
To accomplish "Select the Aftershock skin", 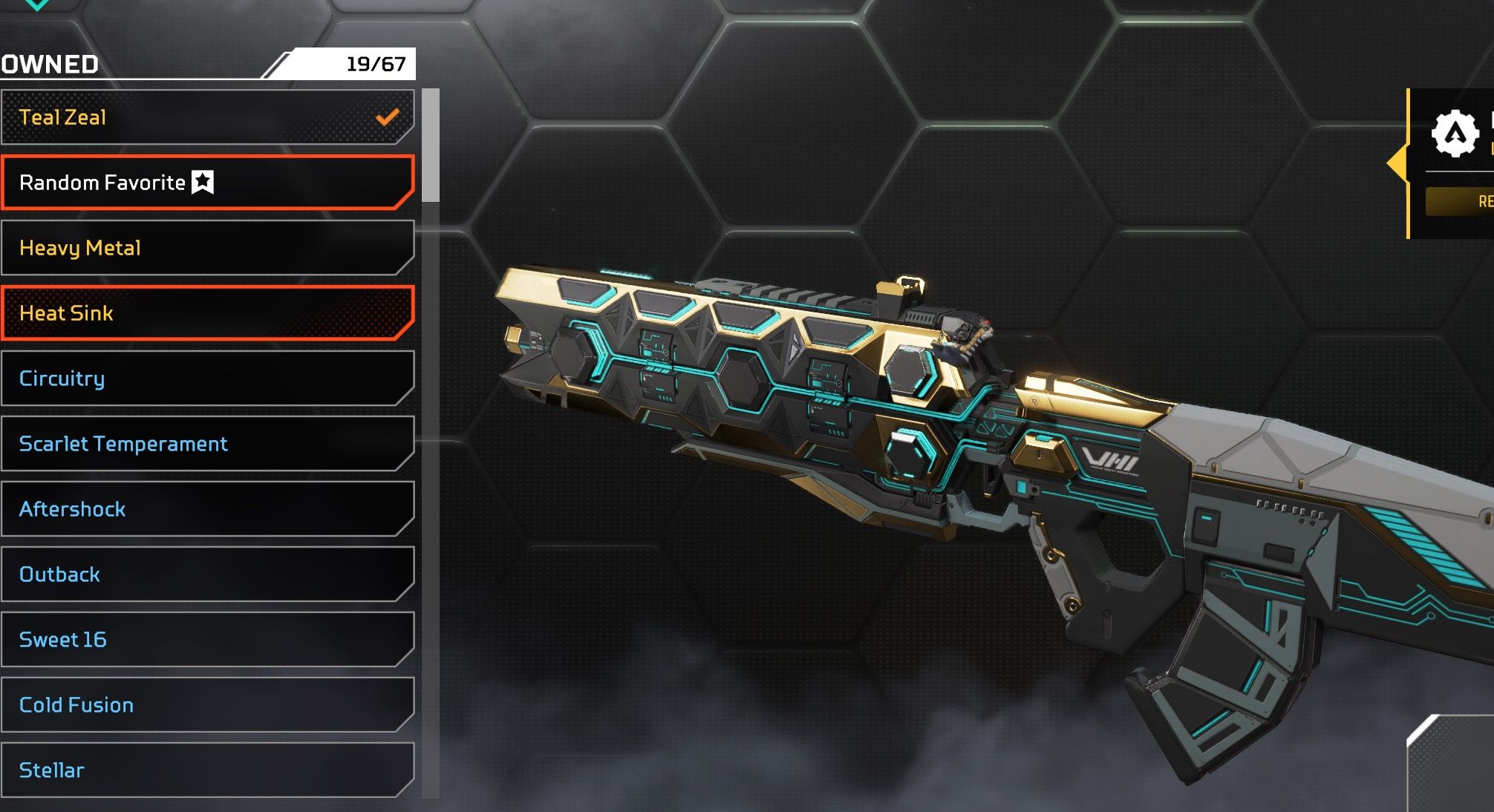I will pos(207,509).
